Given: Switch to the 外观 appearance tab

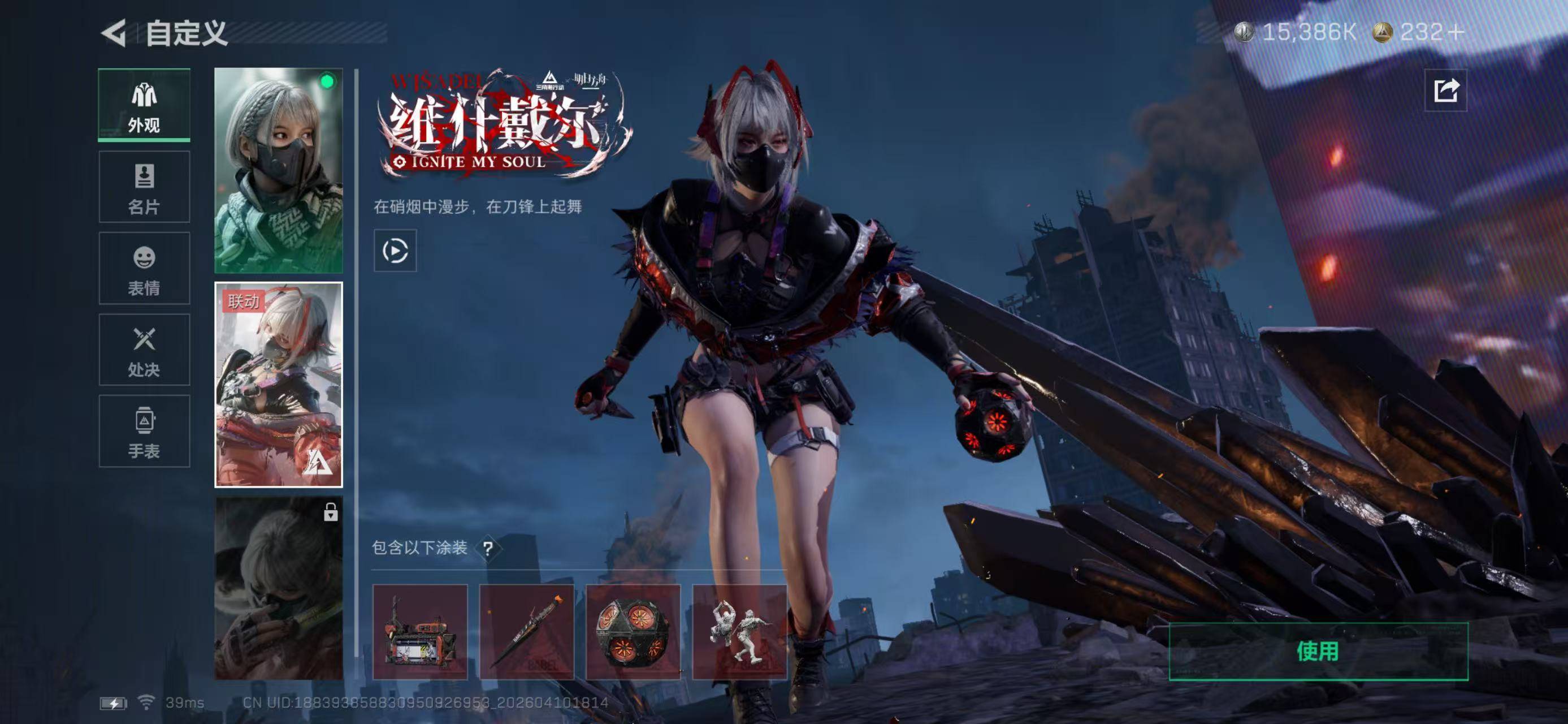Looking at the screenshot, I should [144, 106].
